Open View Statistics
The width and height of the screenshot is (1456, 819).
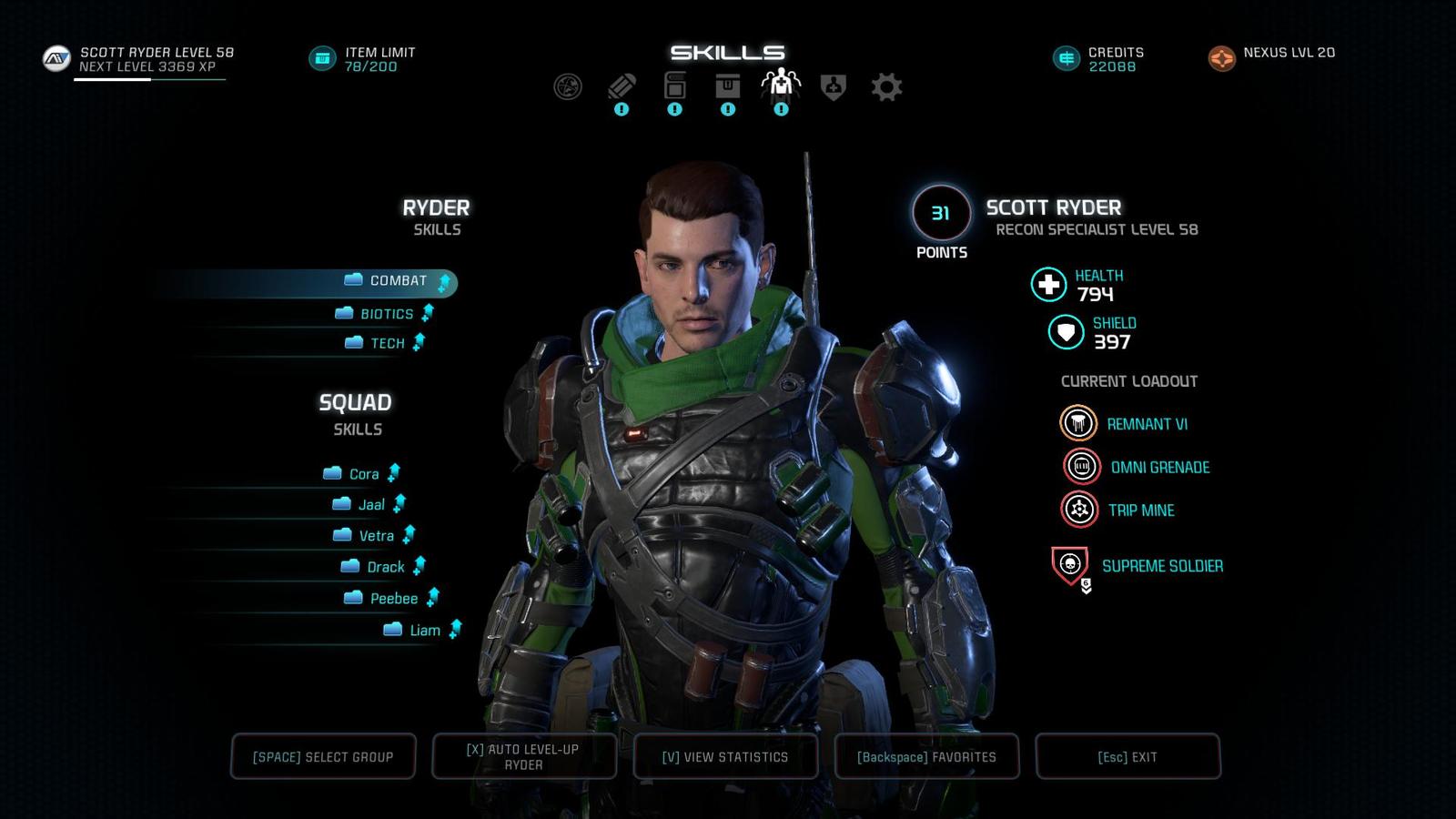coord(725,756)
